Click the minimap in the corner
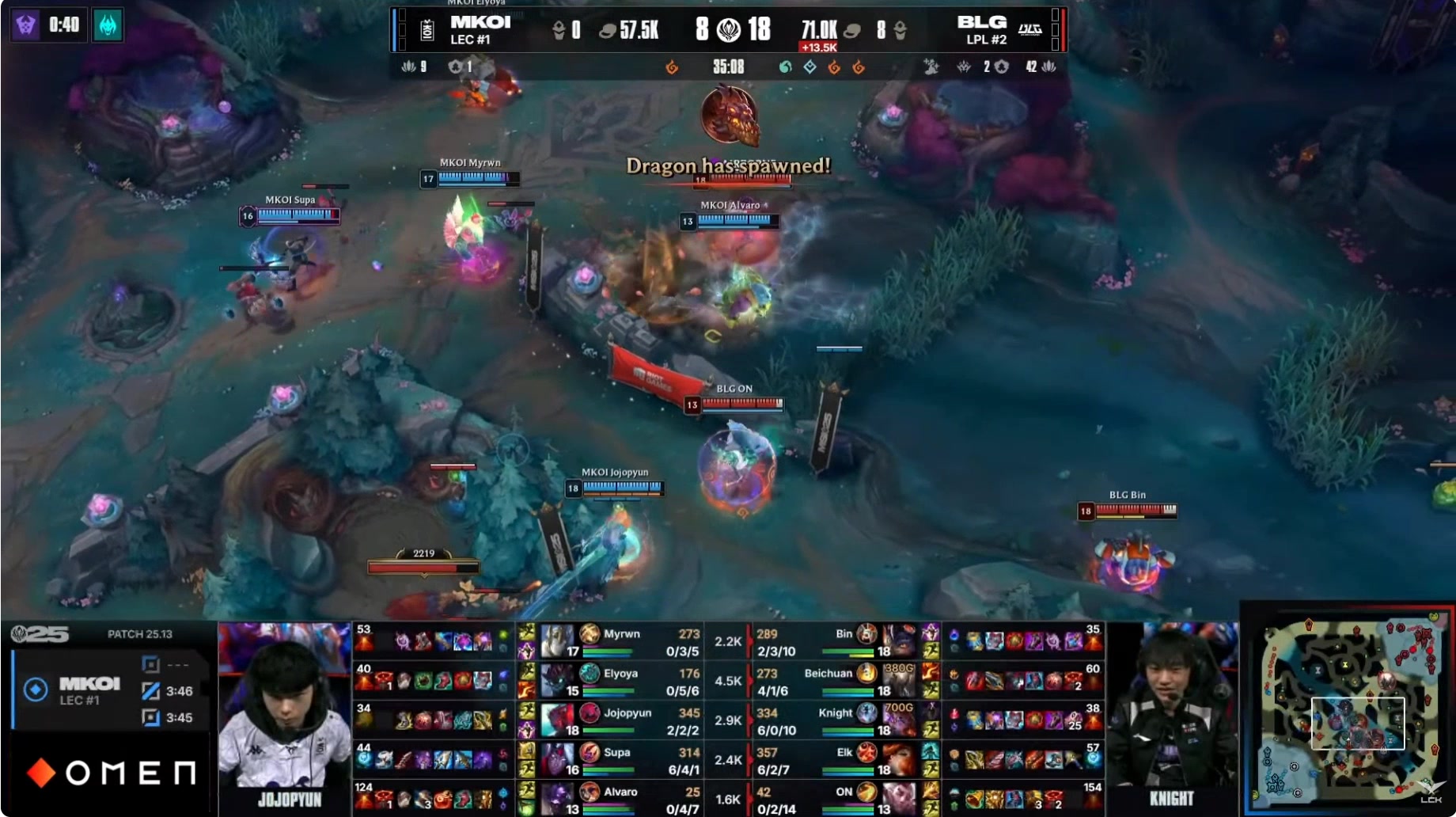Screen dimensions: 1456x817 pyautogui.click(x=1347, y=712)
